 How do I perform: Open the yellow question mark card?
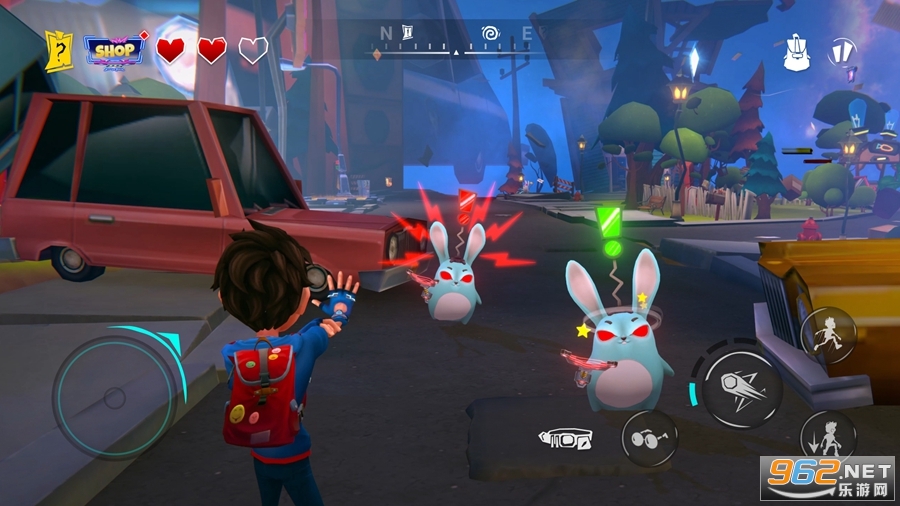(x=59, y=50)
